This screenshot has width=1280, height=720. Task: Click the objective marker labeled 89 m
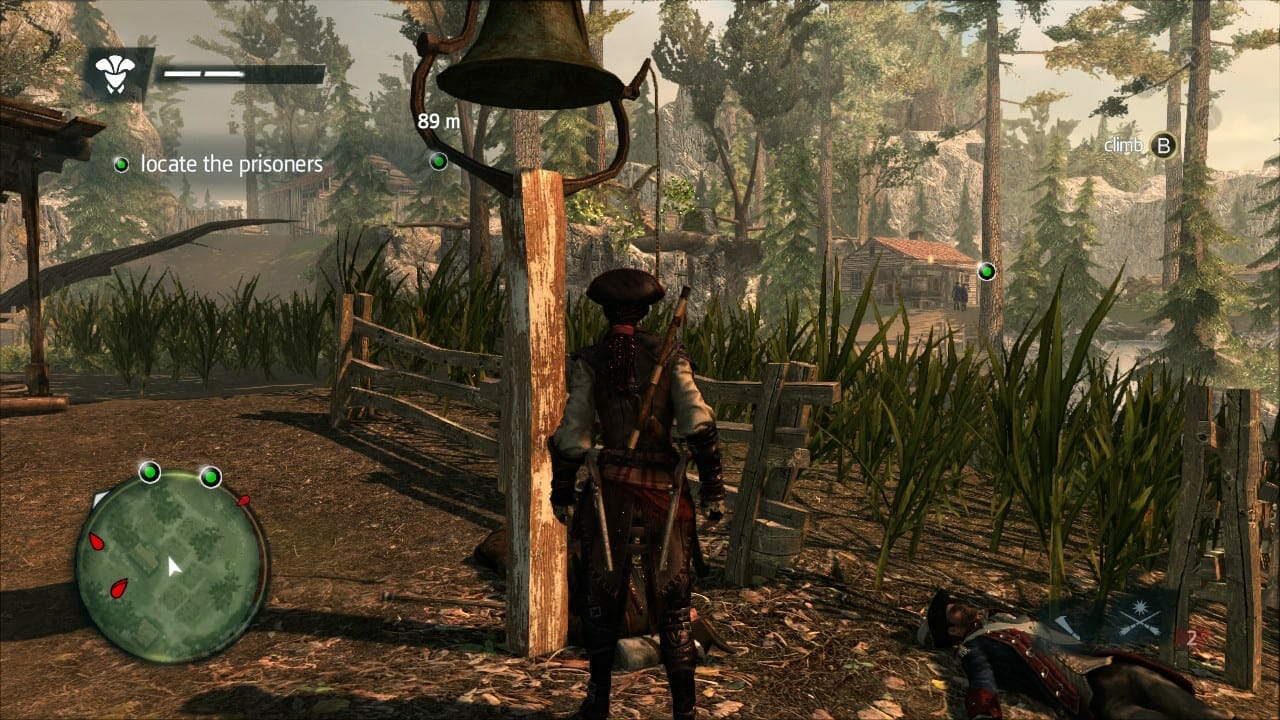pyautogui.click(x=438, y=160)
